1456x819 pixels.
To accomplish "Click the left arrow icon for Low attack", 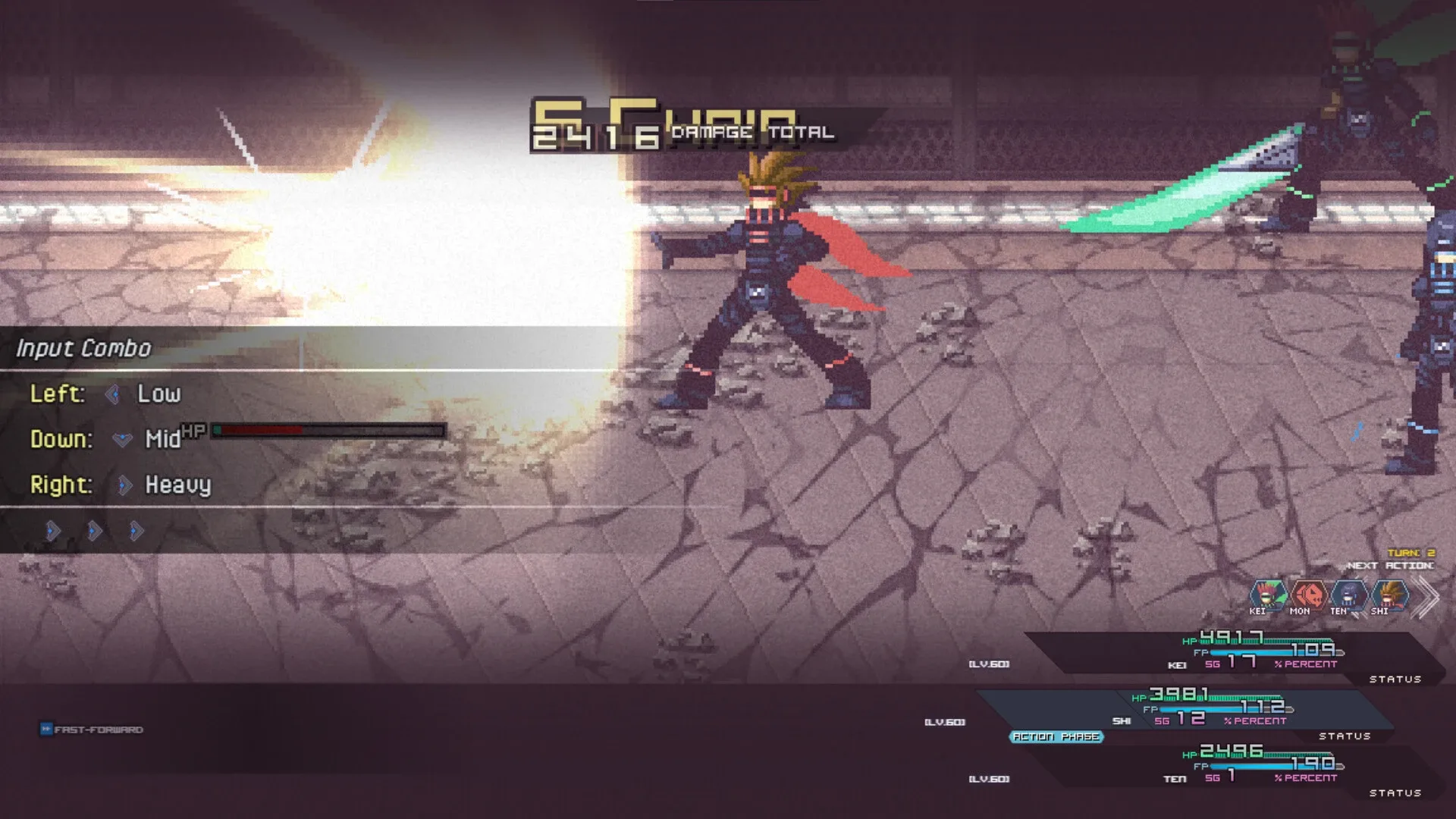I will (x=115, y=394).
